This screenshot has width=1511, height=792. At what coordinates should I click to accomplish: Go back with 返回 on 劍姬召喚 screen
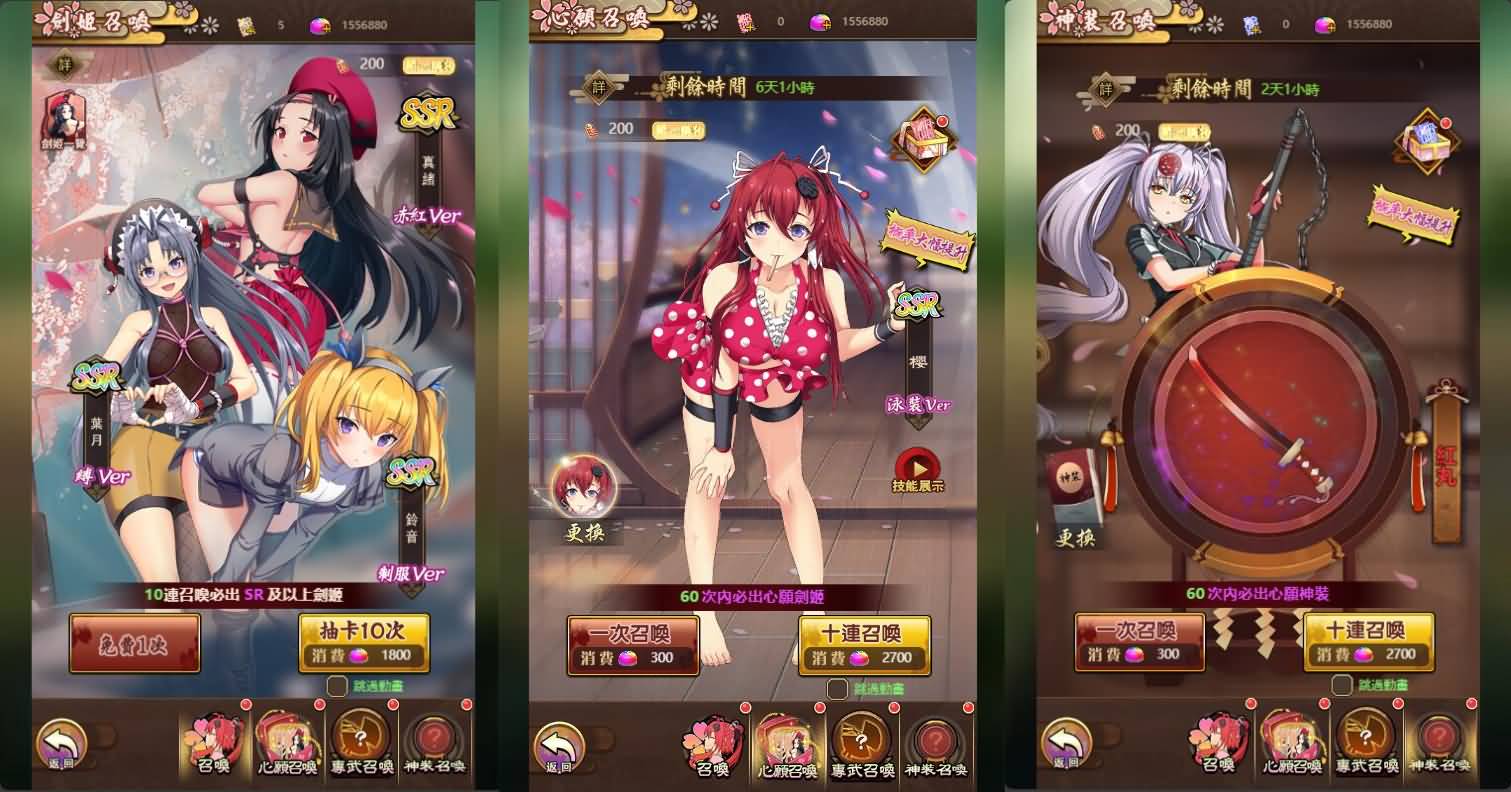point(62,745)
